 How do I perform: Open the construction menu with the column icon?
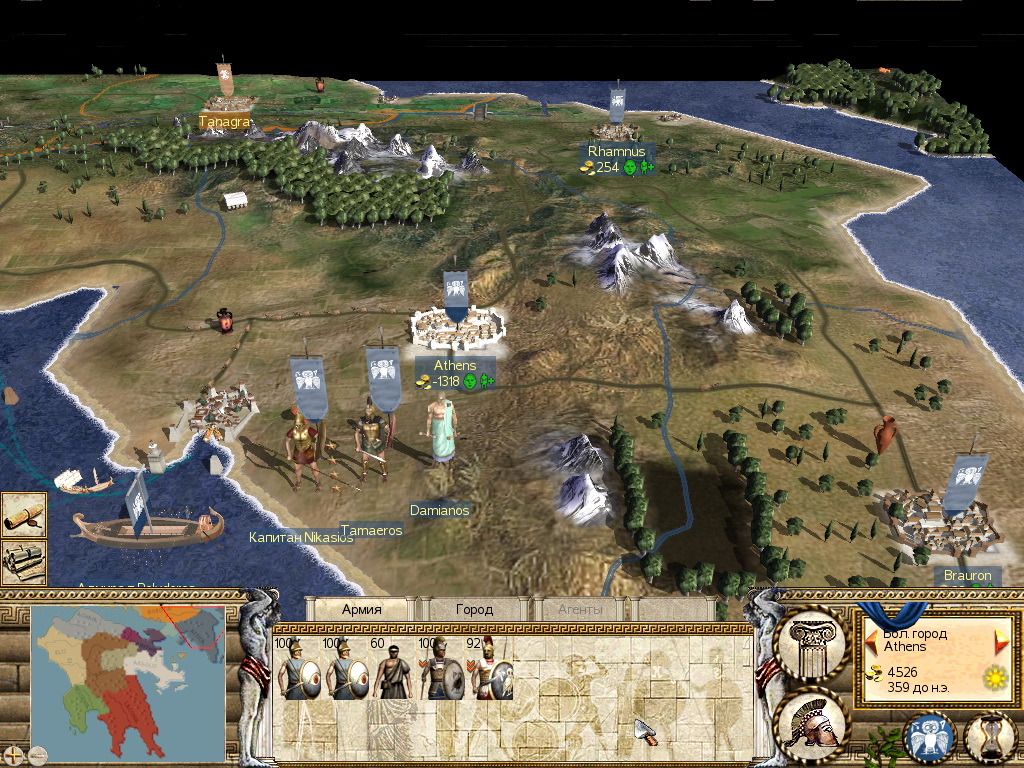pyautogui.click(x=812, y=639)
